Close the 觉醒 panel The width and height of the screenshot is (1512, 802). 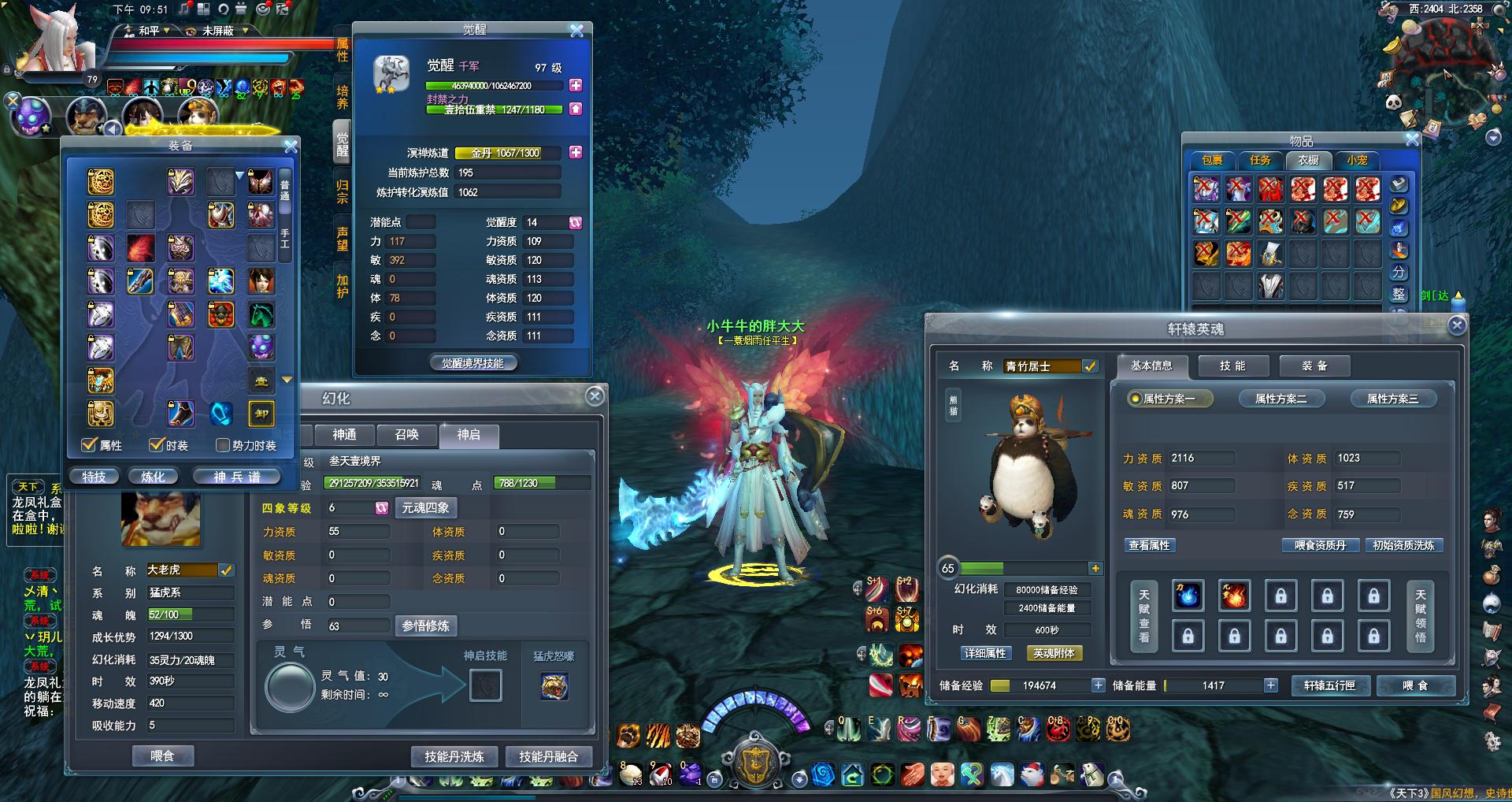point(576,31)
